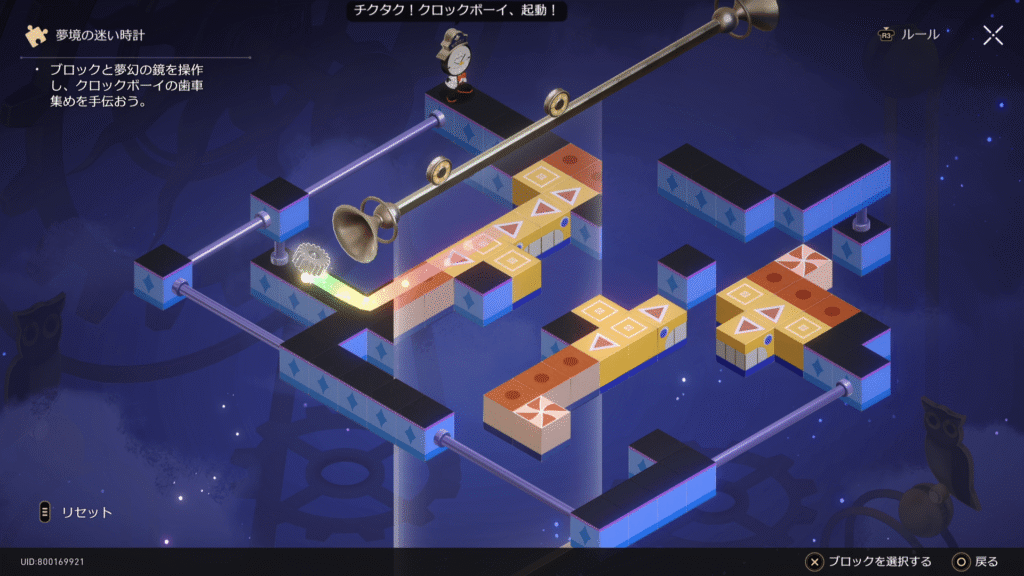Close the puzzle with the X button

click(x=992, y=36)
